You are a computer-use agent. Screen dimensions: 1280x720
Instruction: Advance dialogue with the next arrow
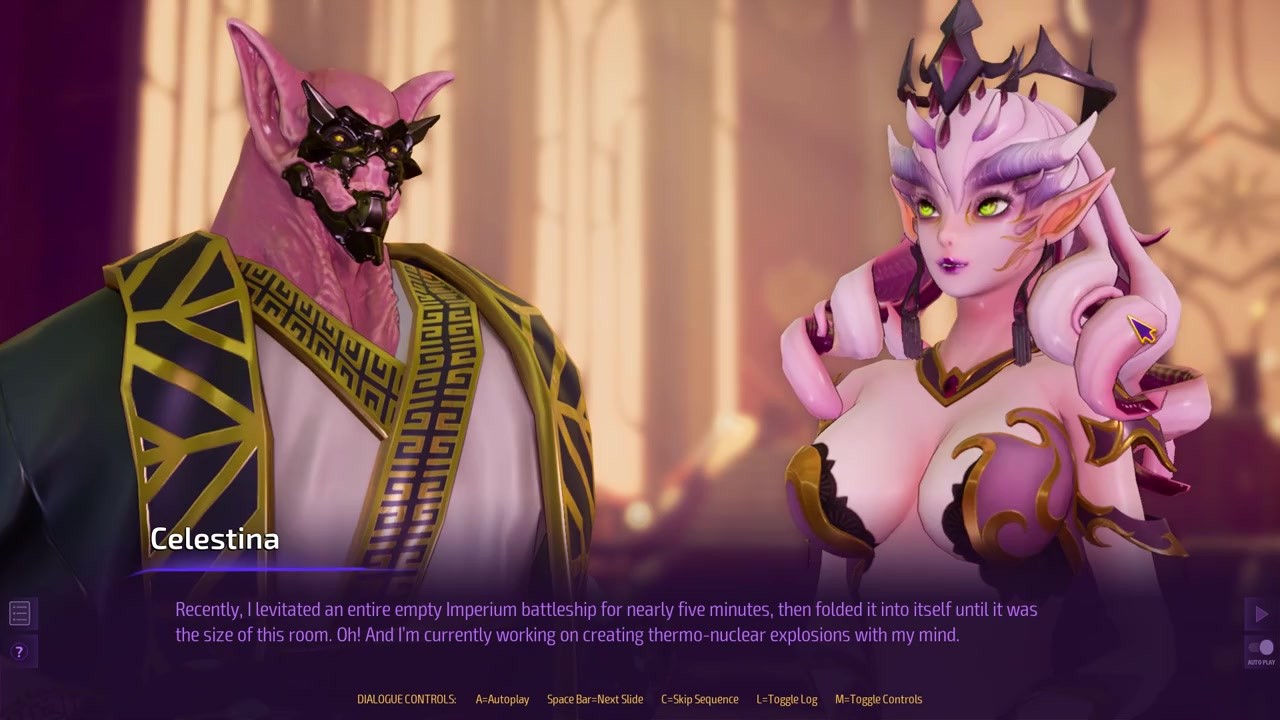coord(1260,614)
